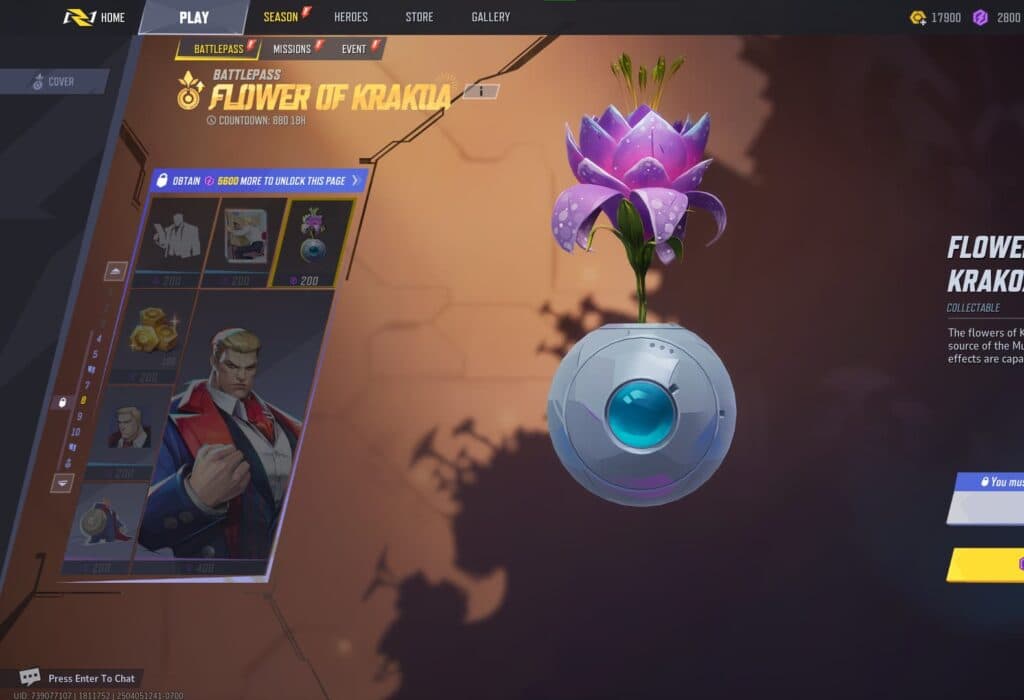Open the Heroes menu

350,17
